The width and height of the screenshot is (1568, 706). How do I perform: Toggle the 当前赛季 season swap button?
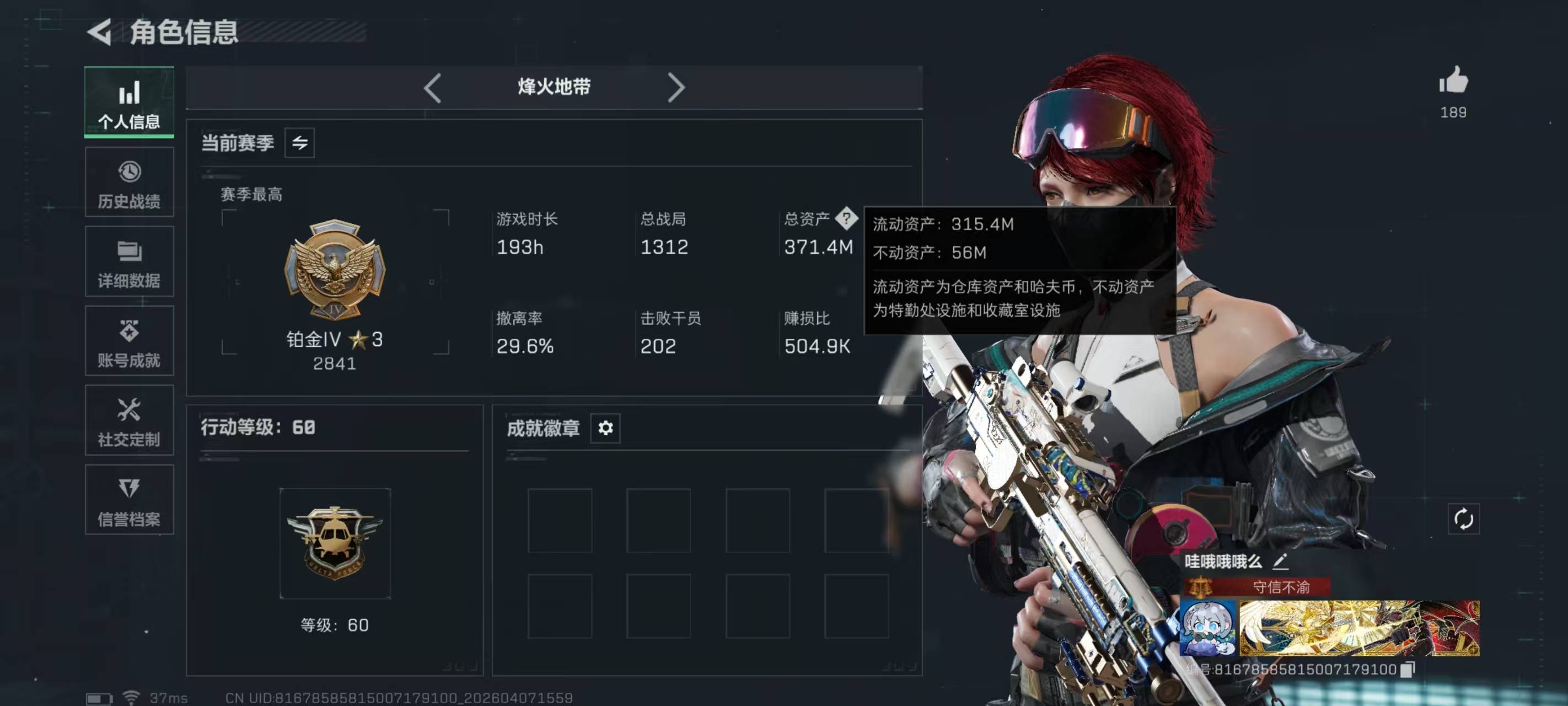click(299, 143)
